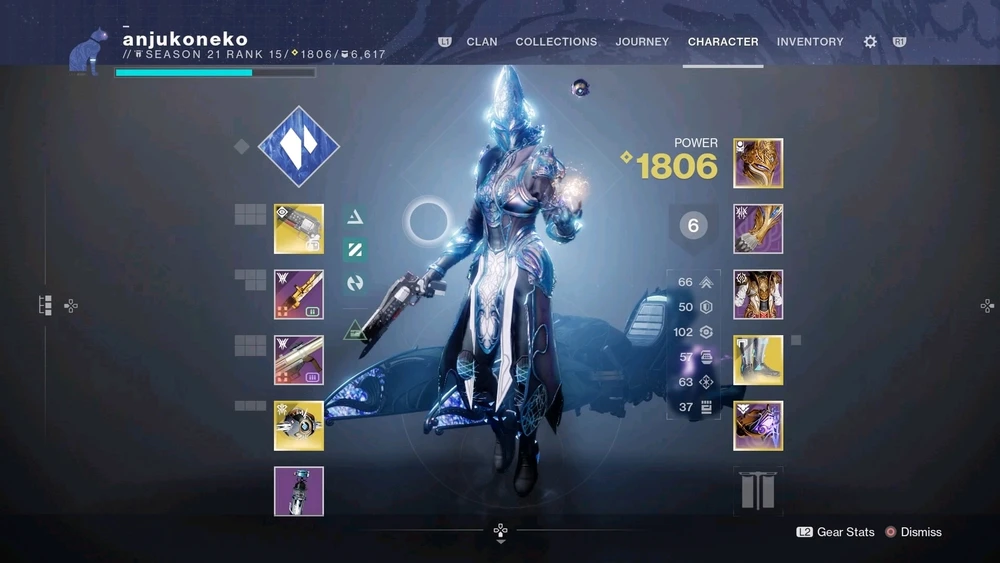
Task: Select the Character tab
Action: [723, 42]
